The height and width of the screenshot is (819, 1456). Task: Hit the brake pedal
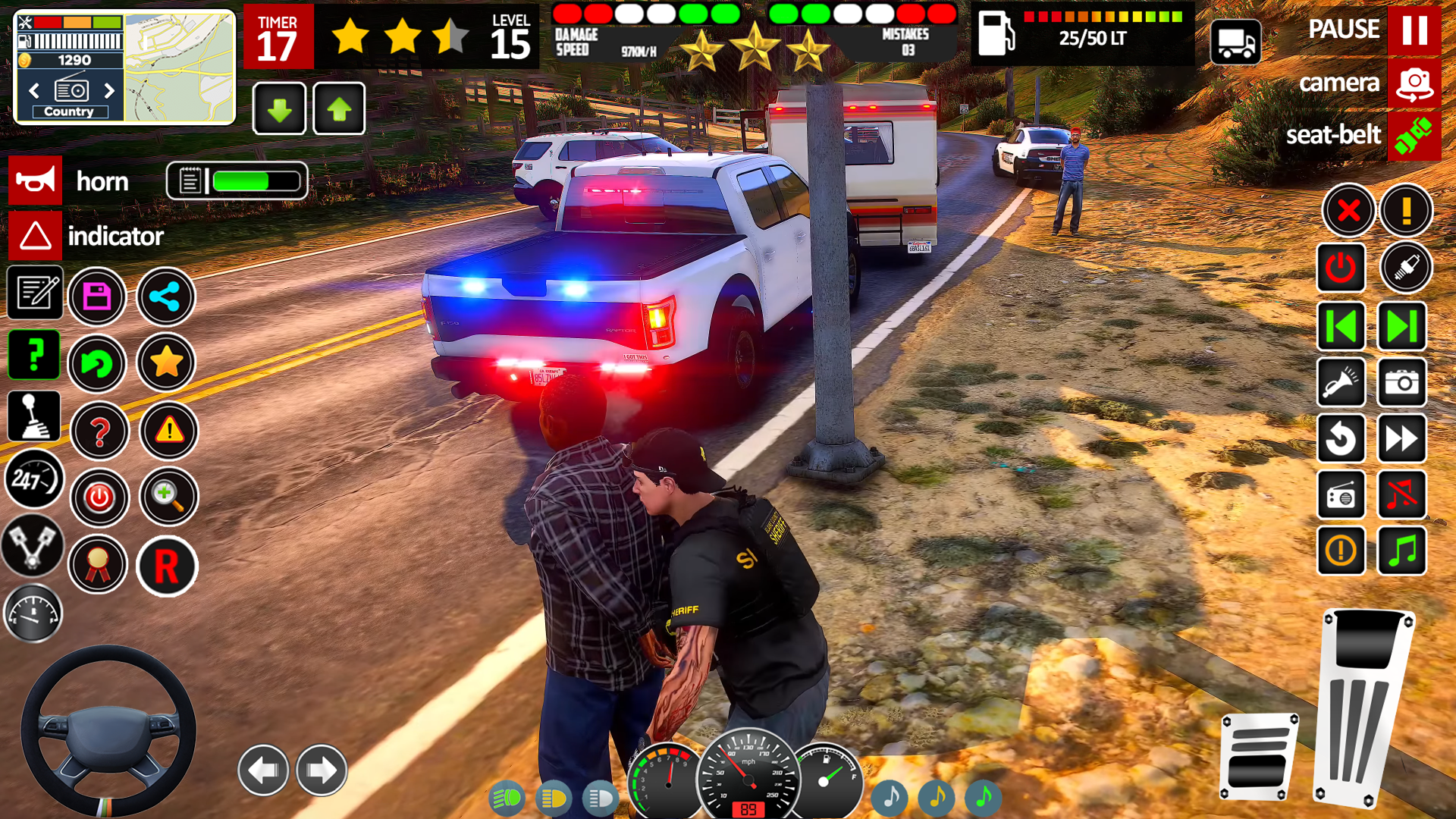1259,756
